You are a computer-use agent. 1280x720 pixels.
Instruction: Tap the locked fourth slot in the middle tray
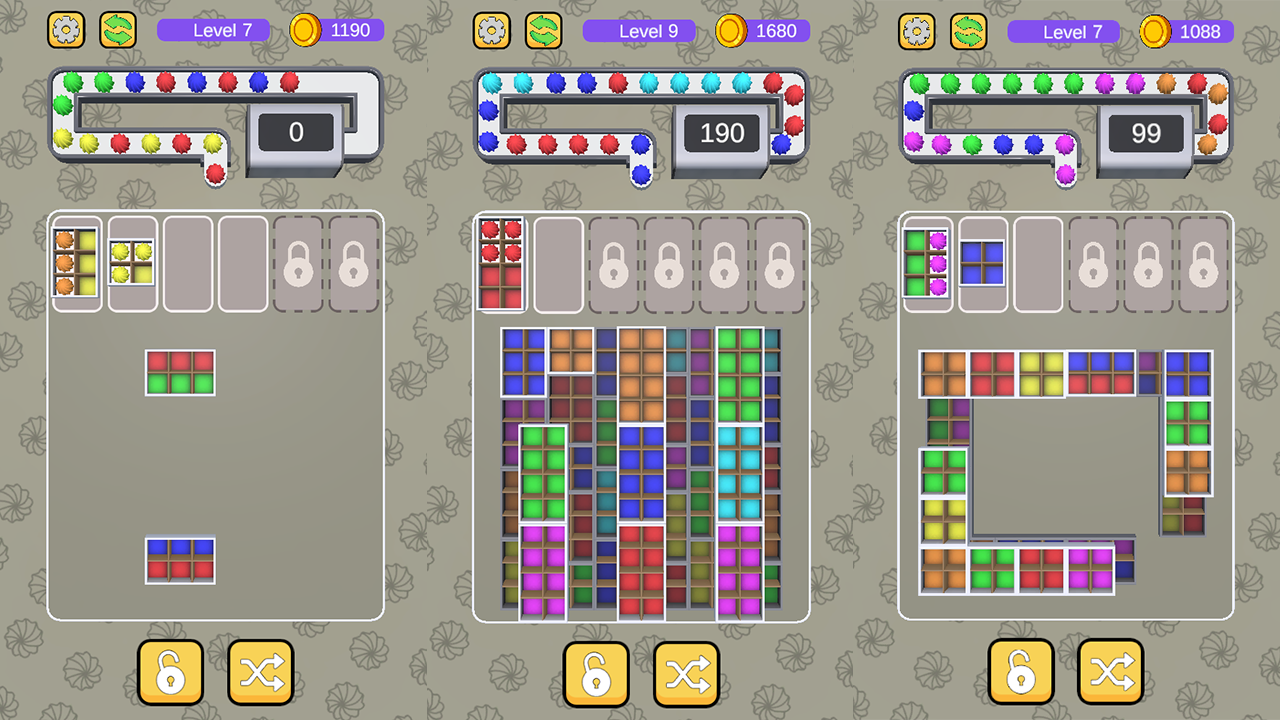(x=669, y=264)
